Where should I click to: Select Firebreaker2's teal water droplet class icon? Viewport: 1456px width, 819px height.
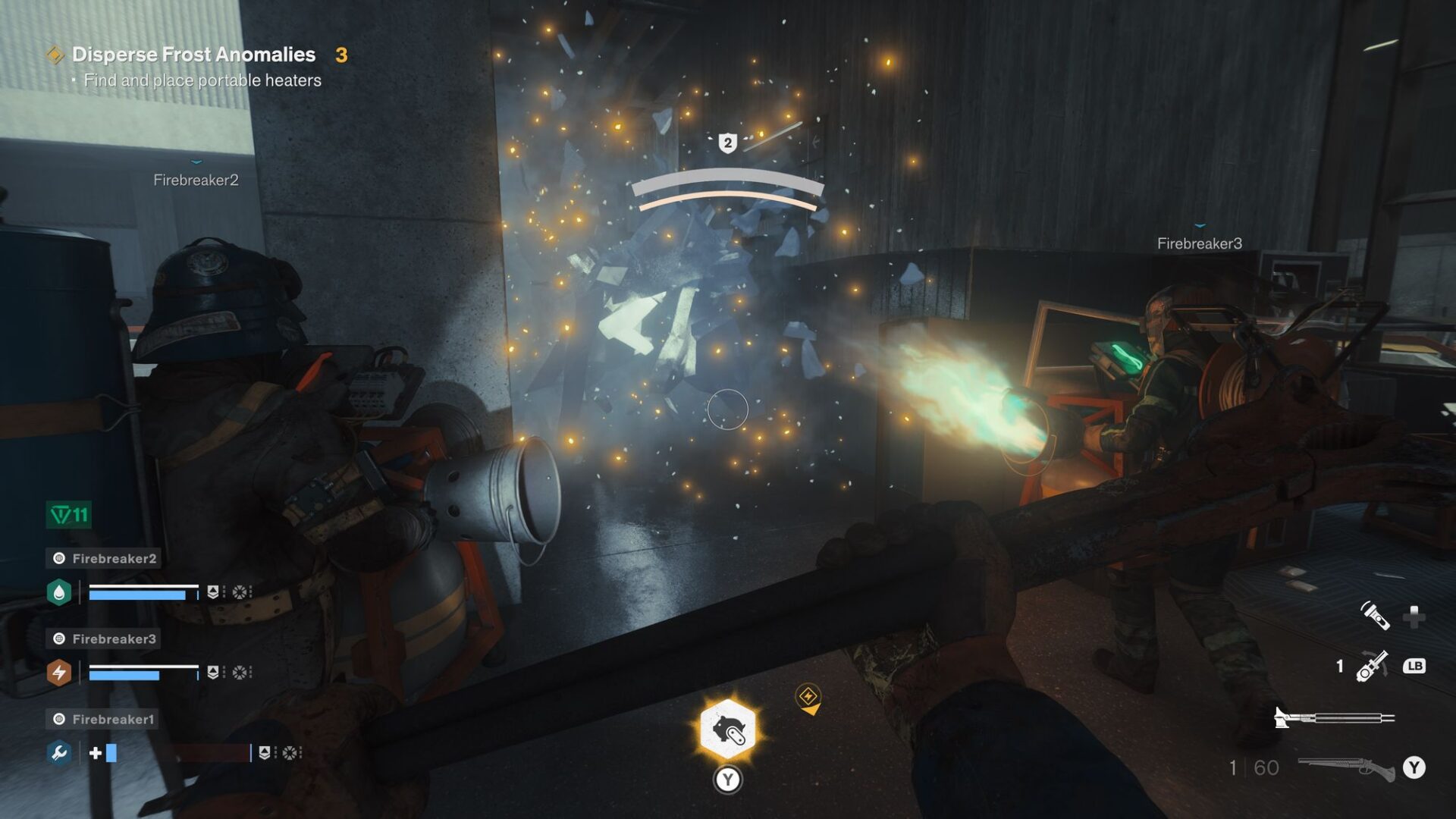(x=59, y=591)
